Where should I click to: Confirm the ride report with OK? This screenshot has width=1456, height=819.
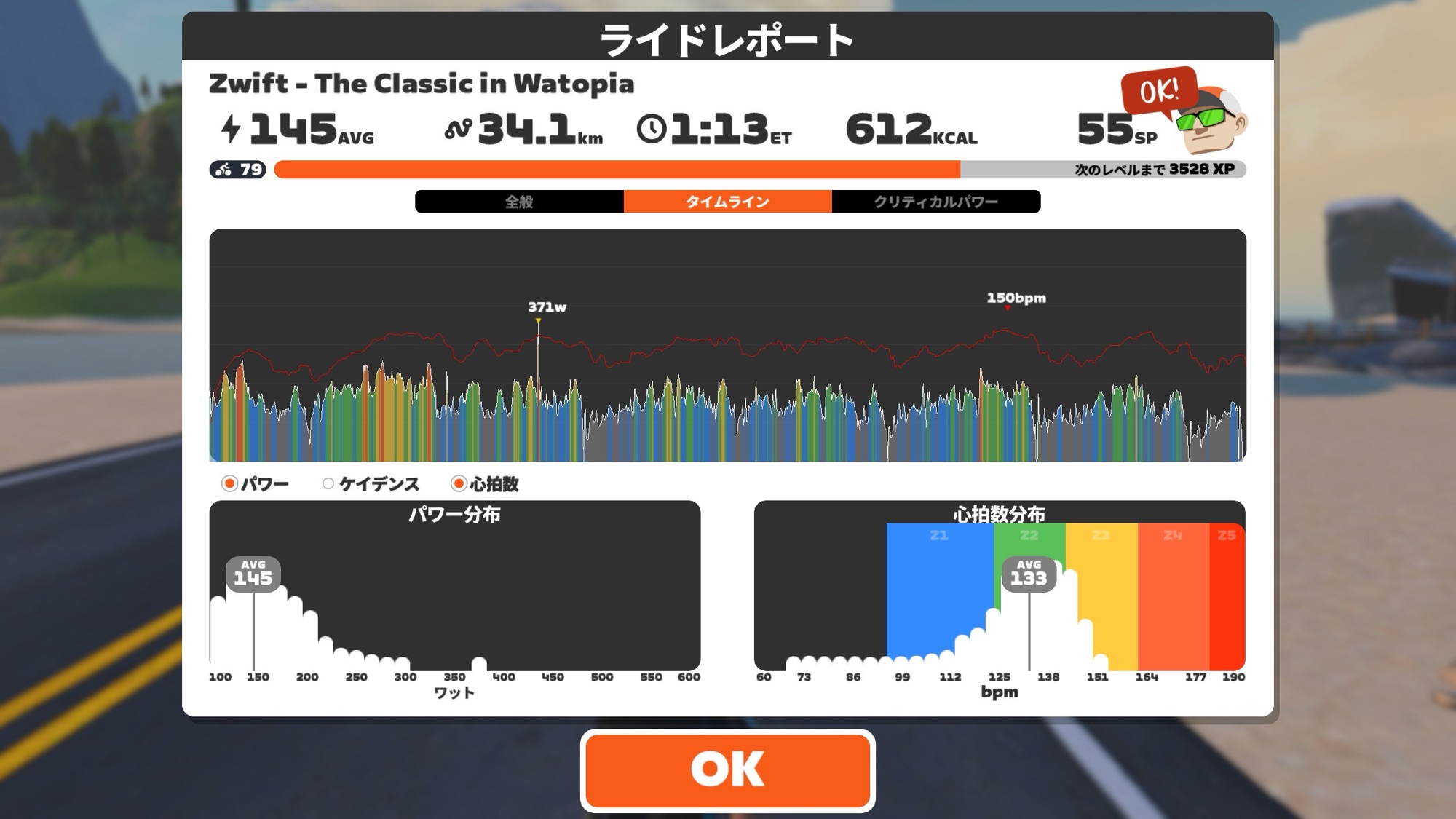tap(727, 770)
